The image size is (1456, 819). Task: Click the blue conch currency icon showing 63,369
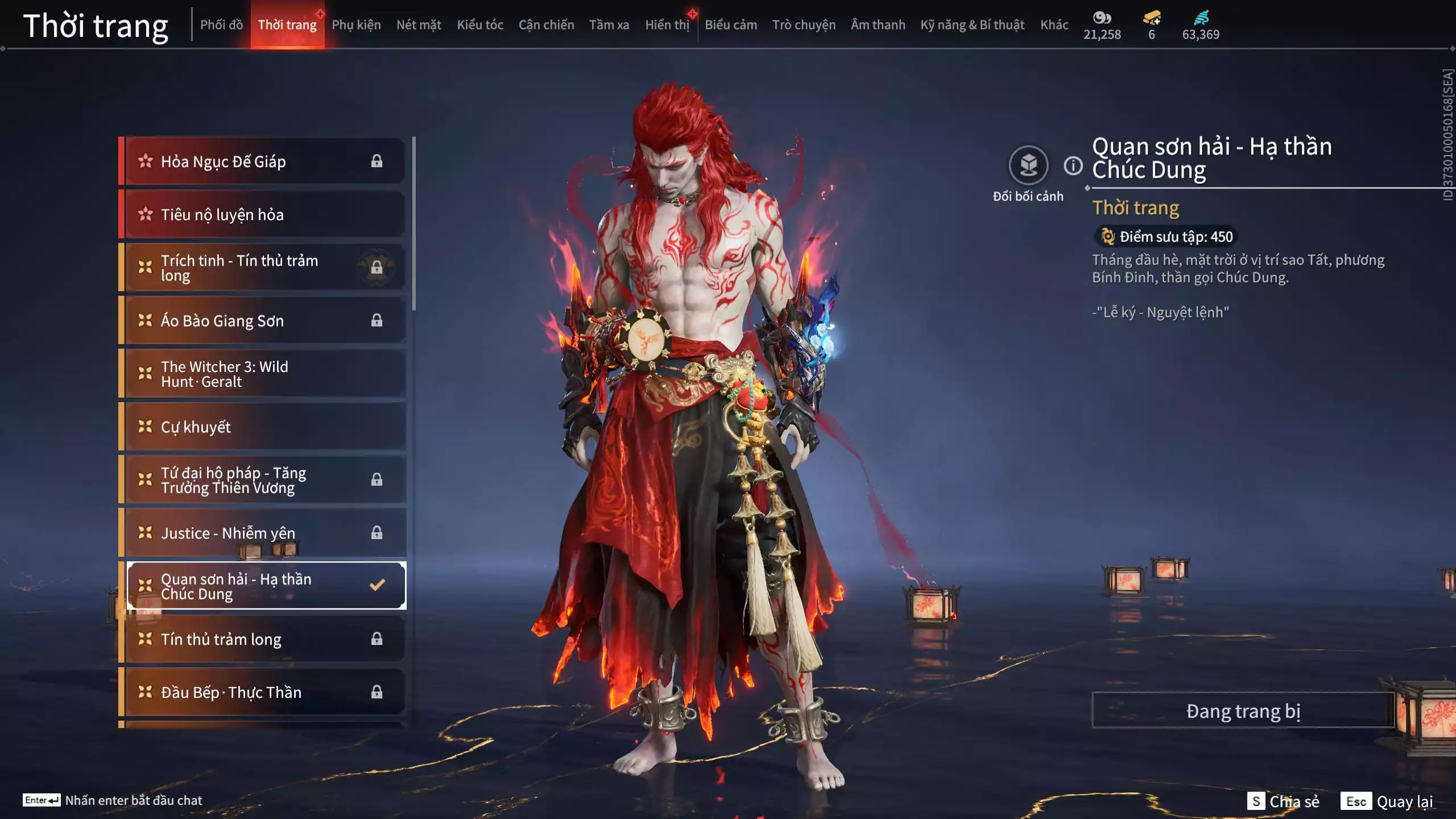pyautogui.click(x=1200, y=18)
